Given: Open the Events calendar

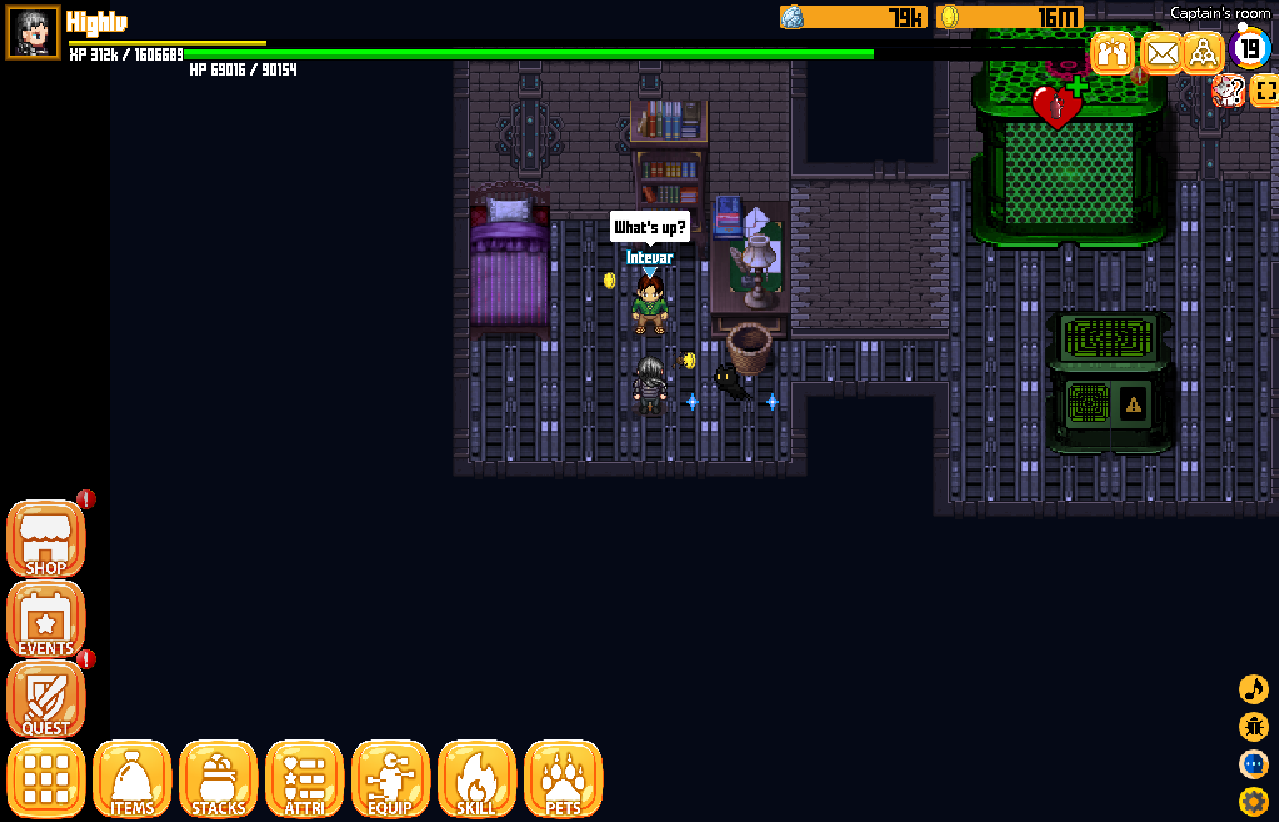Looking at the screenshot, I should pos(46,620).
